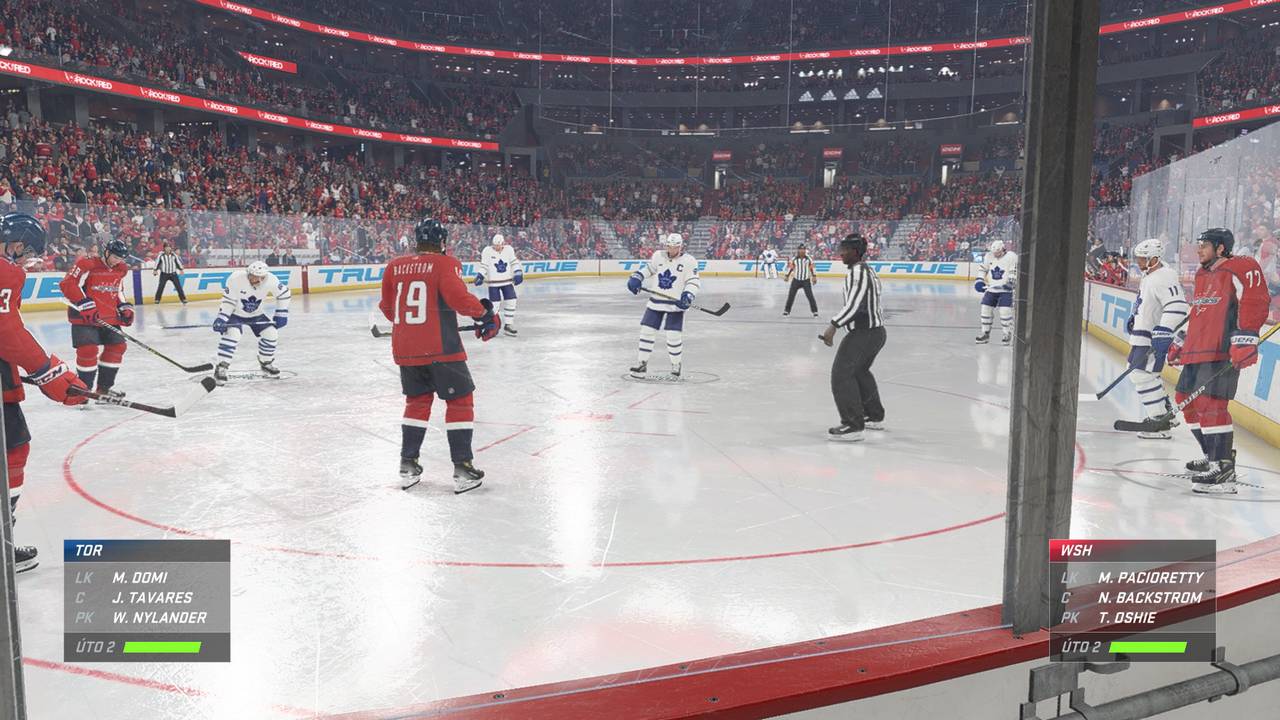Screen dimensions: 1280x720
Task: Click the TOR team header
Action: [x=147, y=550]
